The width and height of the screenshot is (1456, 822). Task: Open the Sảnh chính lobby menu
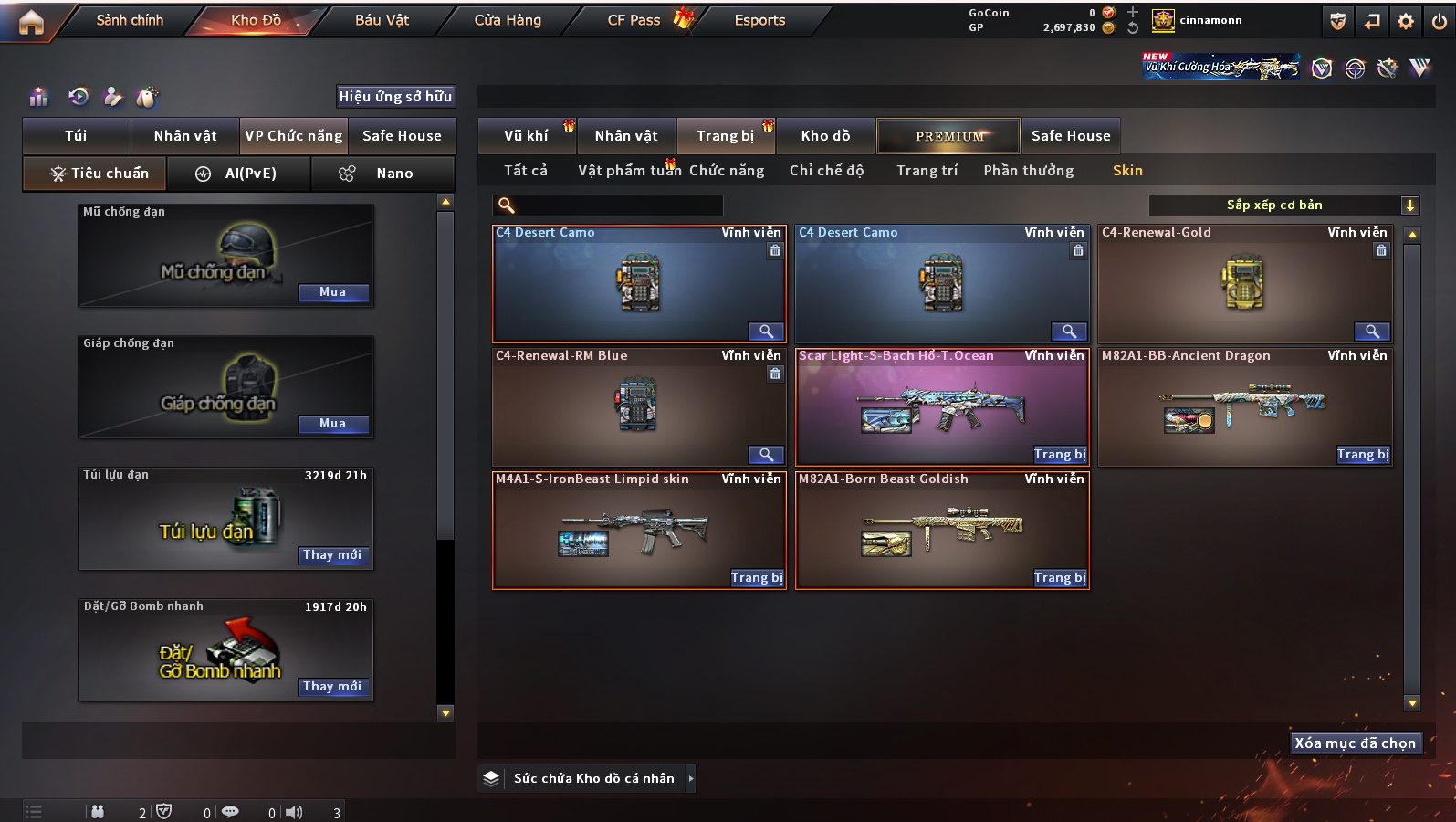pos(130,20)
